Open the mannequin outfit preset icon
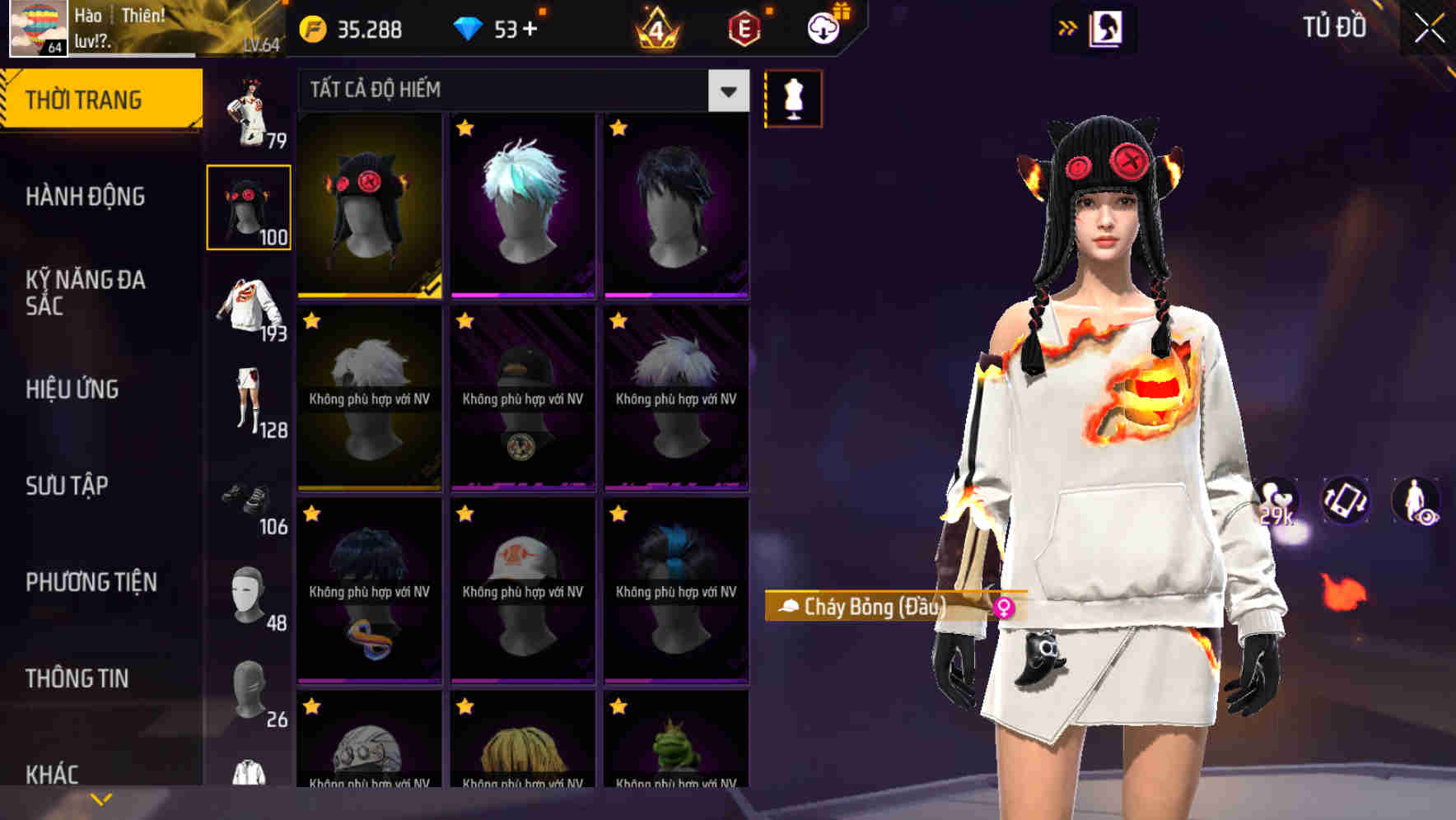 tap(793, 98)
